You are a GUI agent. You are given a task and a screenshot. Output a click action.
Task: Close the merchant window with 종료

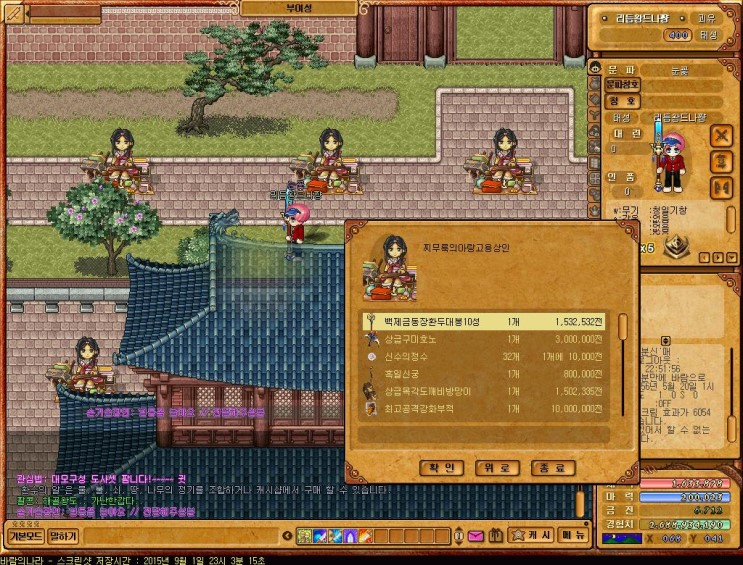553,468
